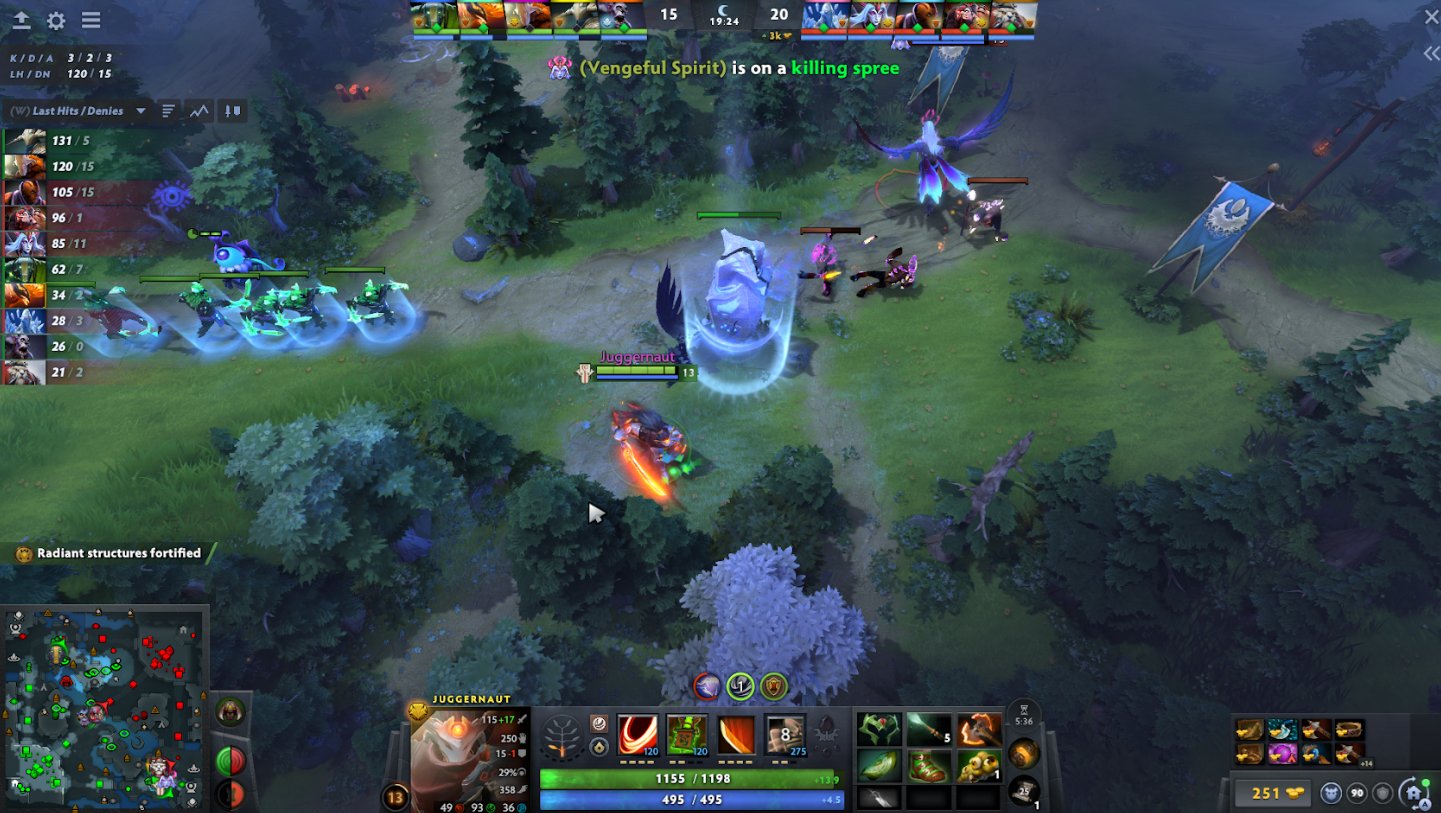Viewport: 1441px width, 813px height.
Task: Open the settings gear menu
Action: click(x=56, y=20)
